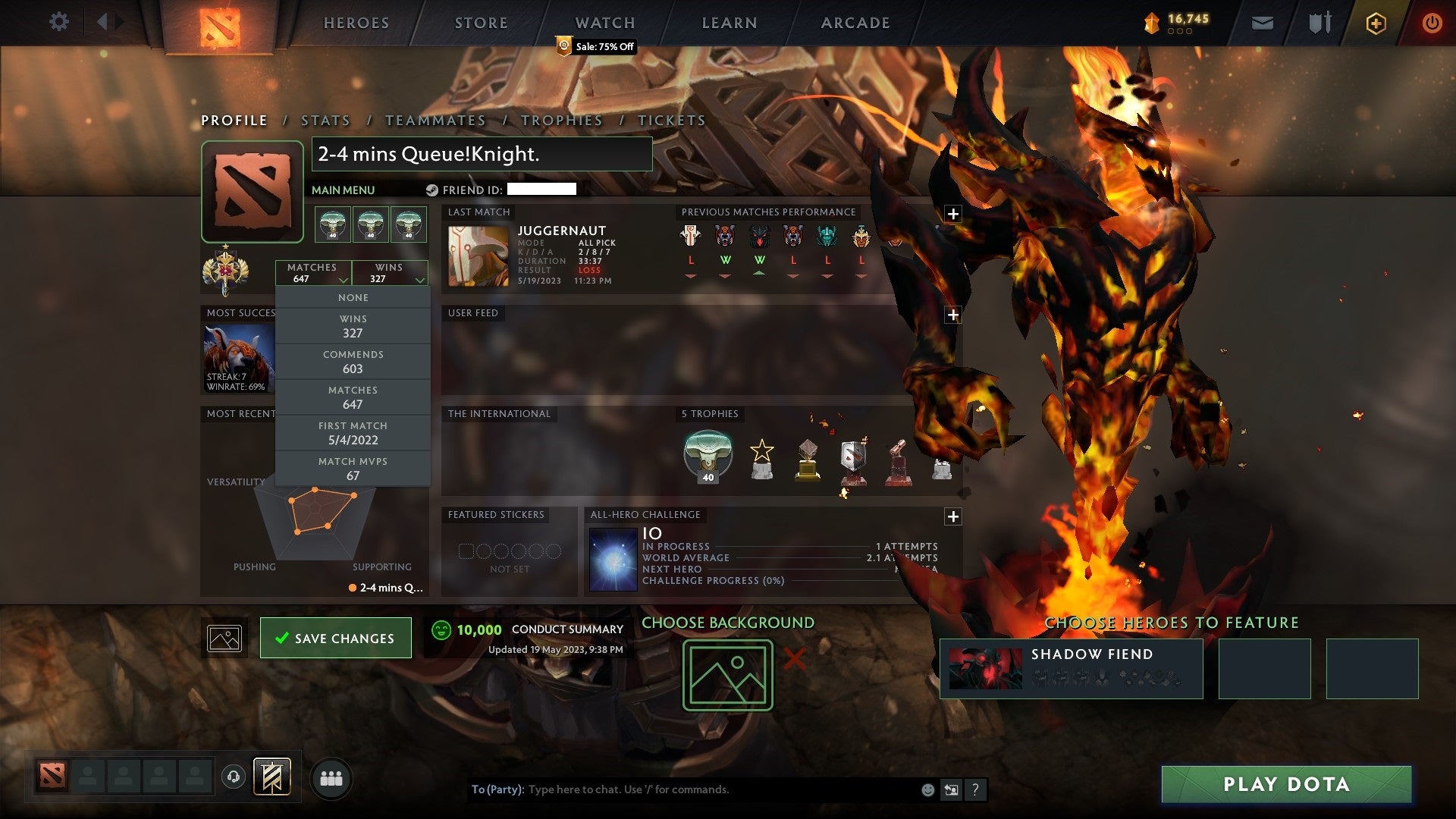This screenshot has width=1456, height=819.
Task: Toggle party voice chat headset icon
Action: (234, 777)
